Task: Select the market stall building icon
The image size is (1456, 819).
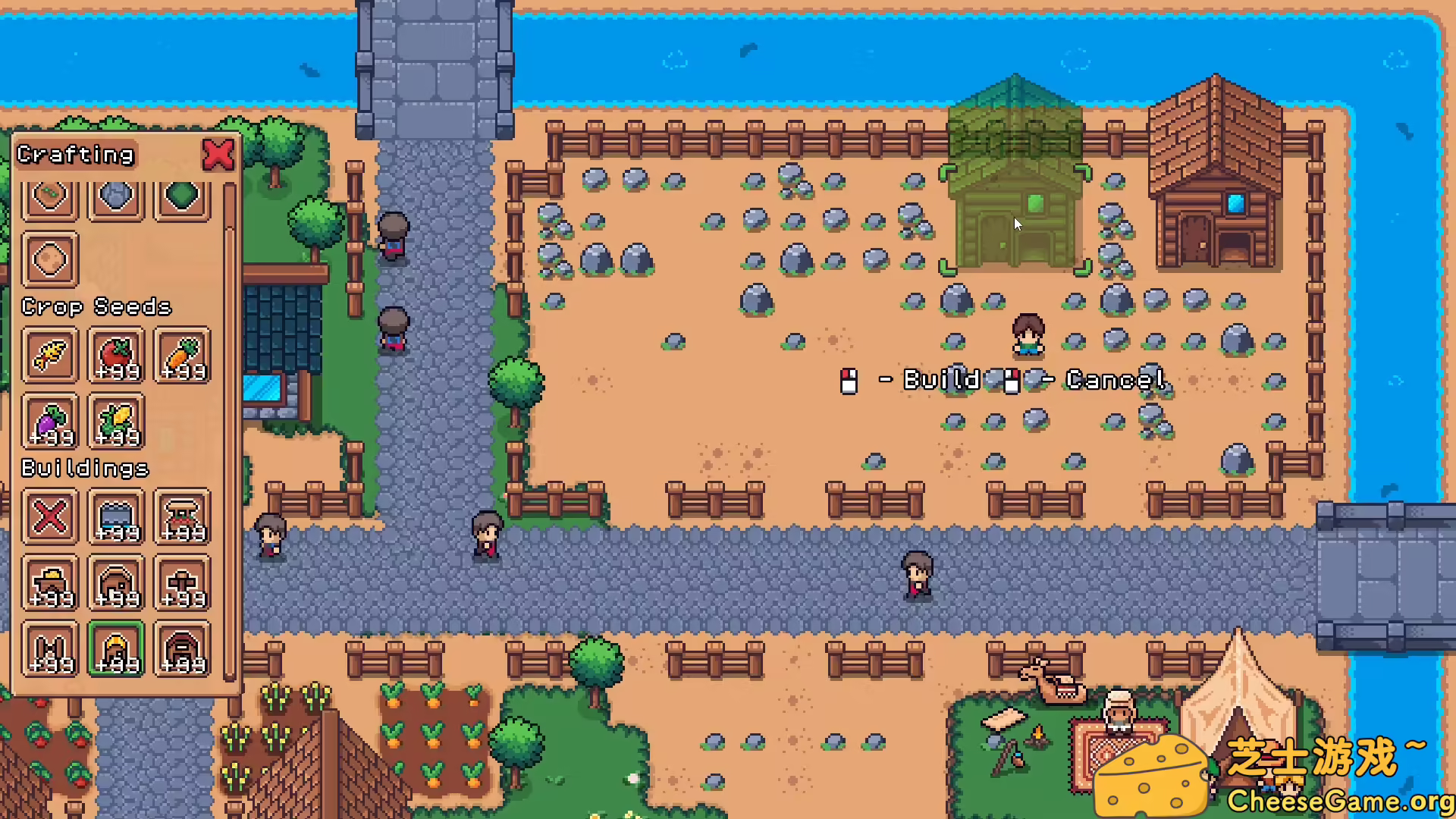Action: click(181, 518)
